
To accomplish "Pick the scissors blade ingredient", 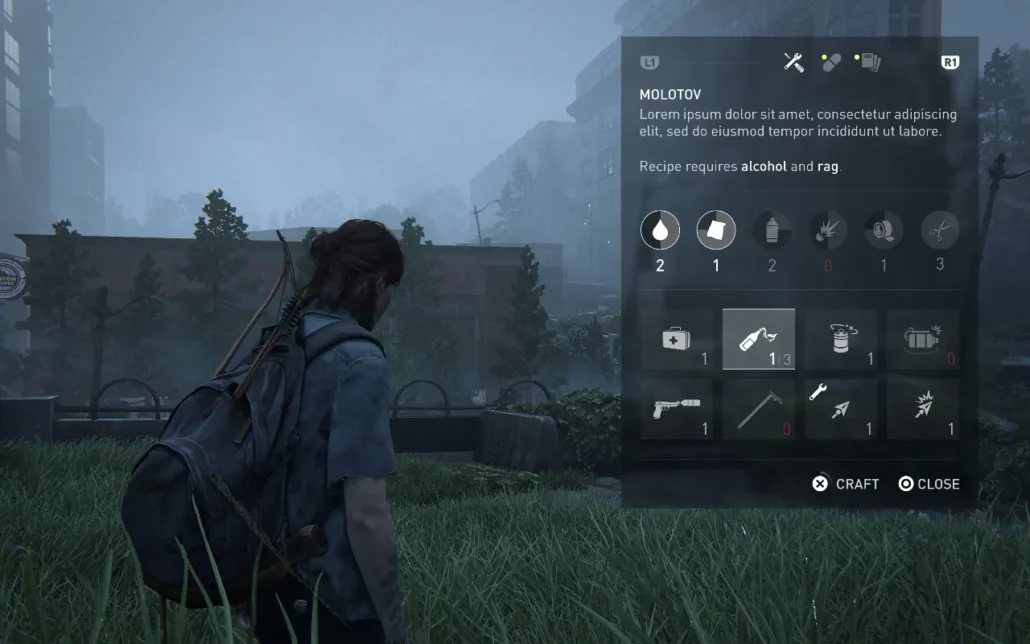I will pos(940,230).
